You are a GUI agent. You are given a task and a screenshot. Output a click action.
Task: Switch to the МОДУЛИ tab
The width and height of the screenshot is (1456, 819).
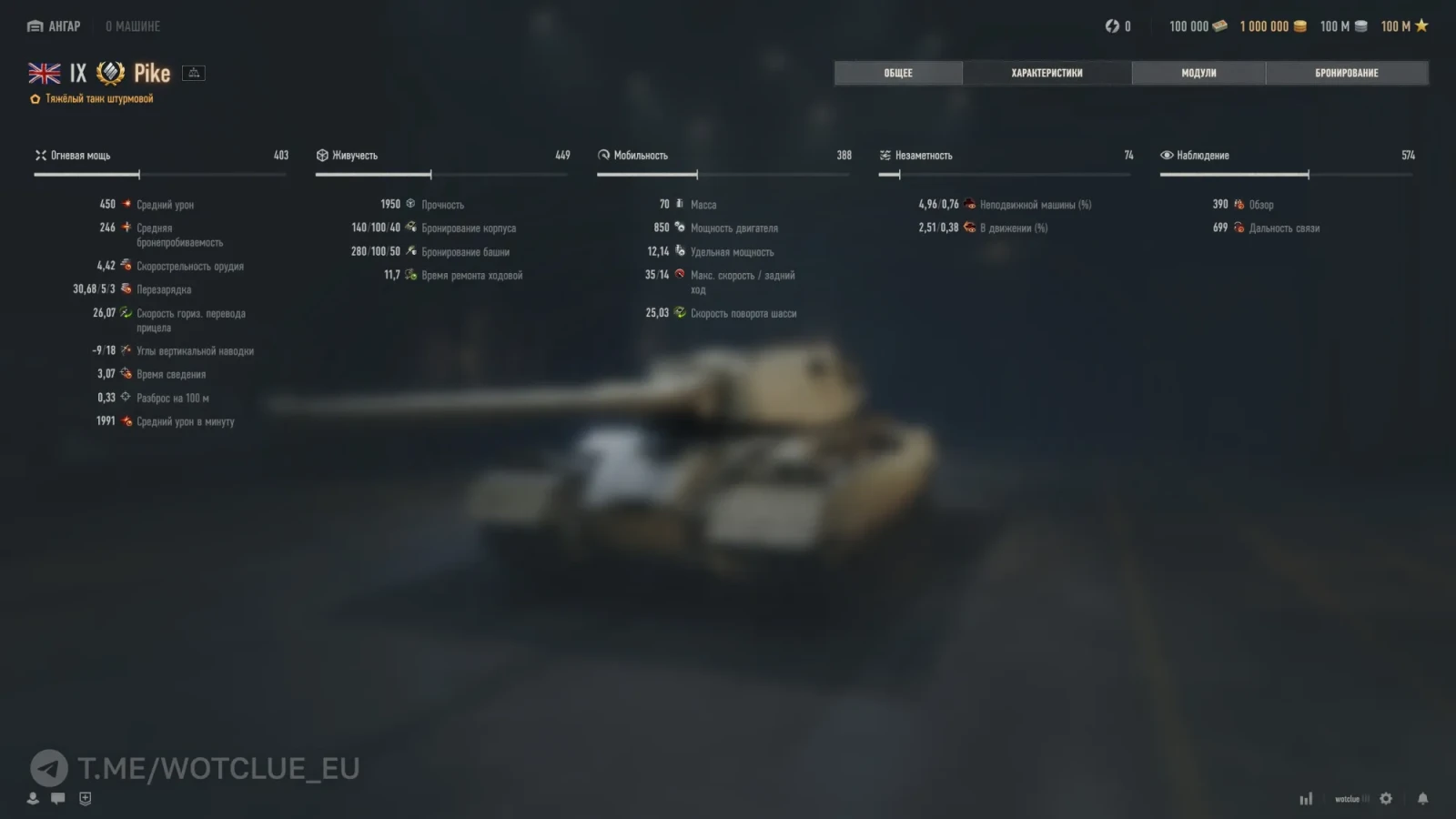1198,73
